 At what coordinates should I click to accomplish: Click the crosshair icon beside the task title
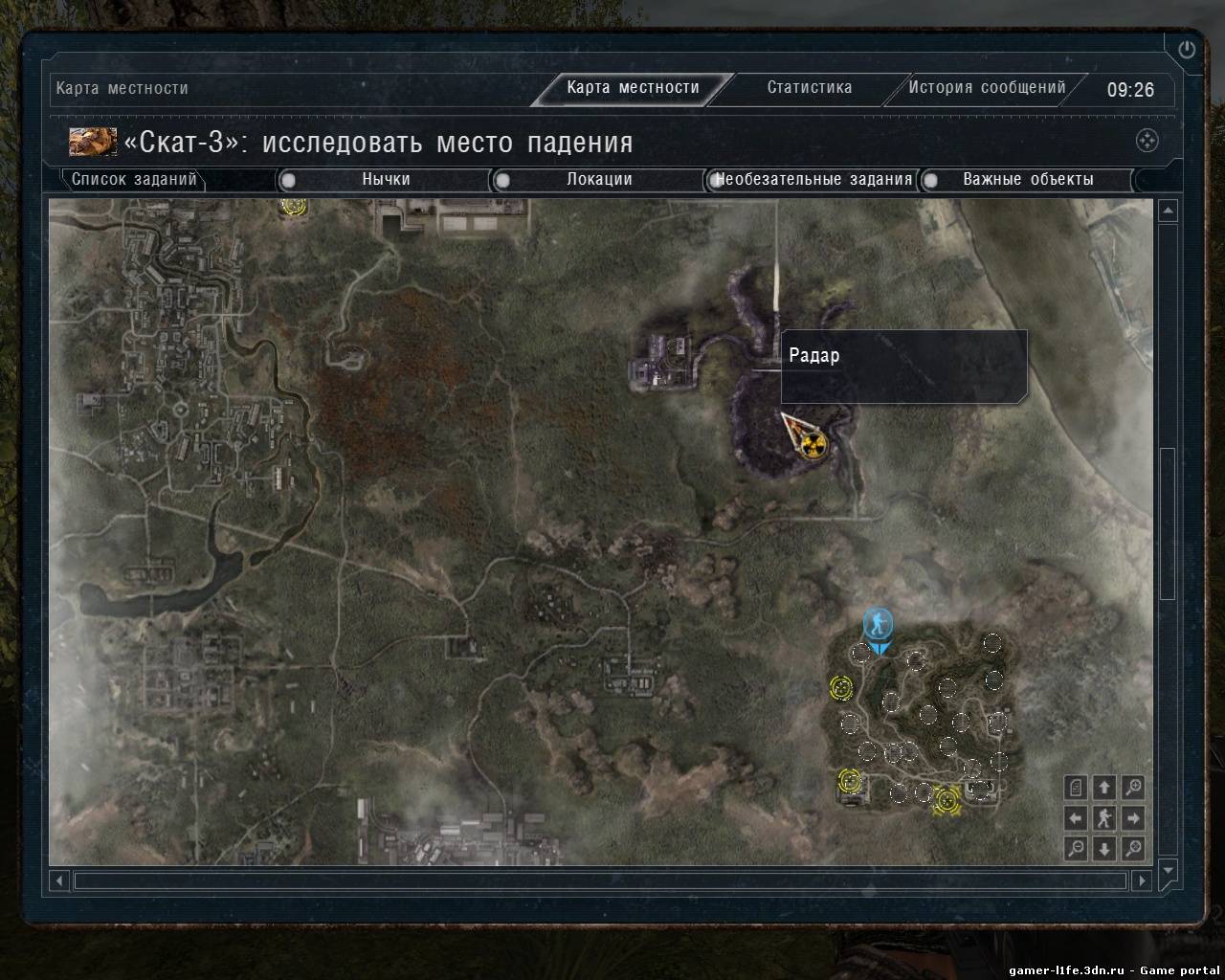coord(1147,141)
